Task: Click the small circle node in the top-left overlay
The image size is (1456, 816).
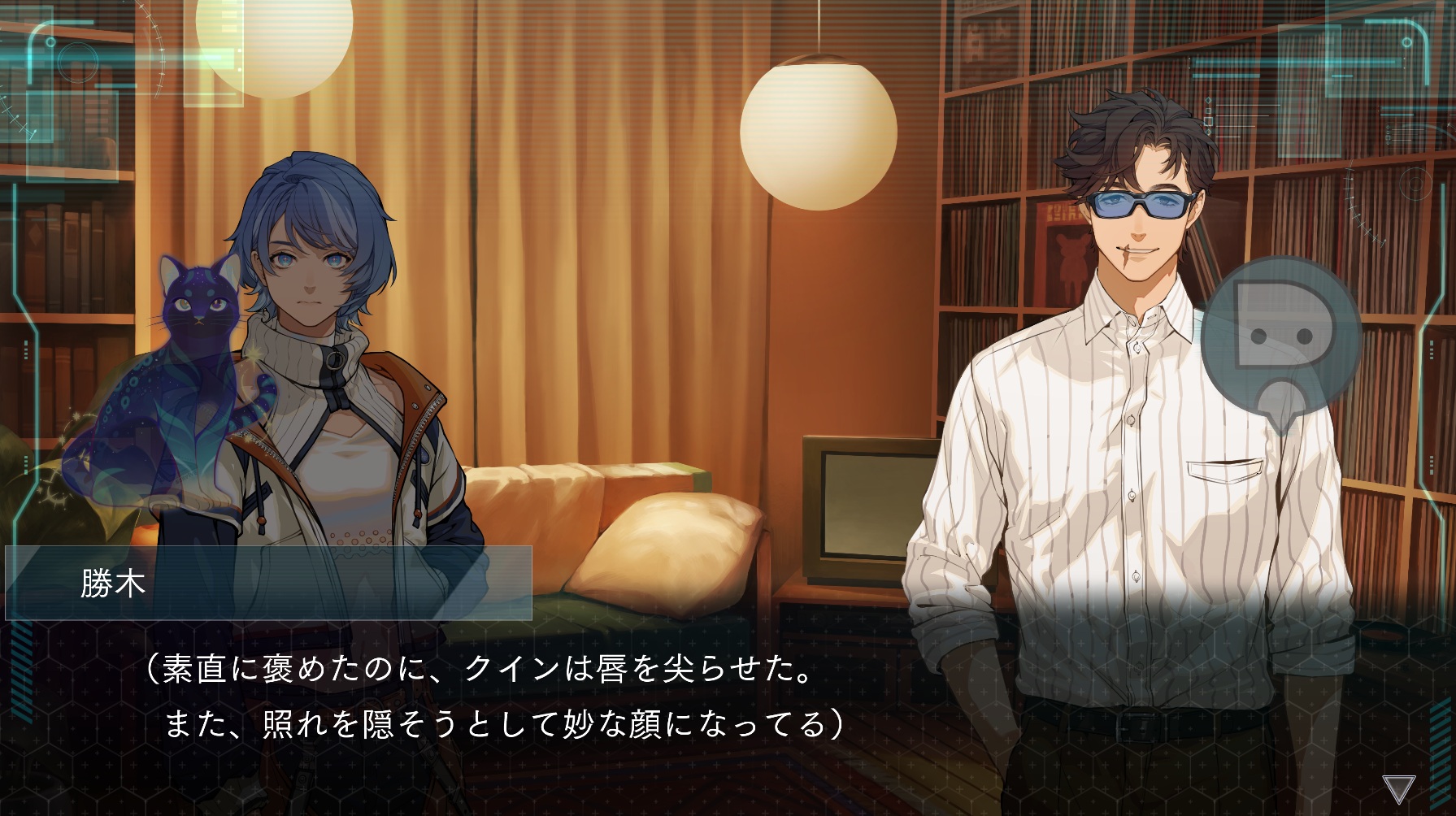Action: click(x=50, y=43)
